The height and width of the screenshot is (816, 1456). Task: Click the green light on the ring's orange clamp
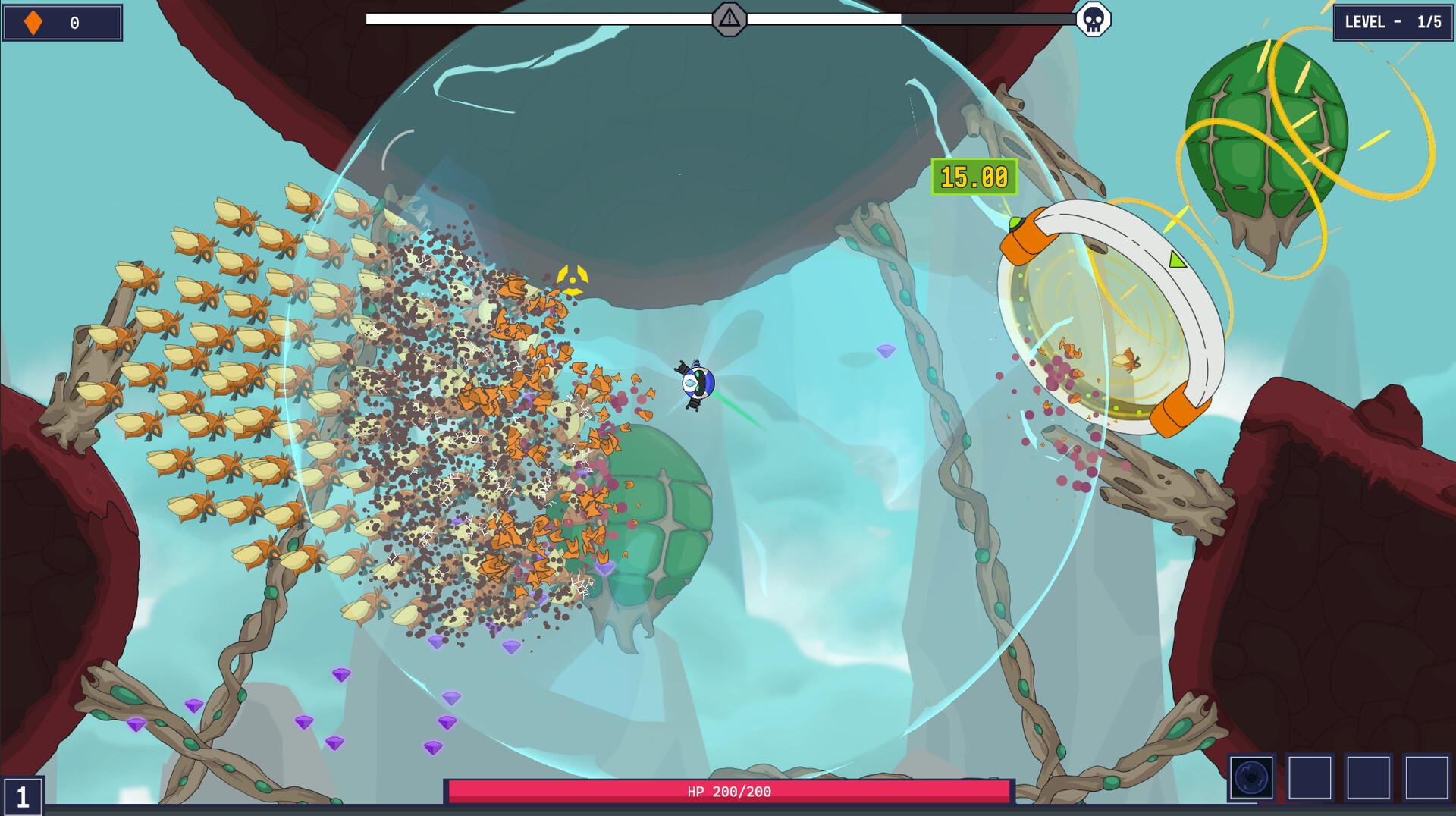click(x=1016, y=222)
